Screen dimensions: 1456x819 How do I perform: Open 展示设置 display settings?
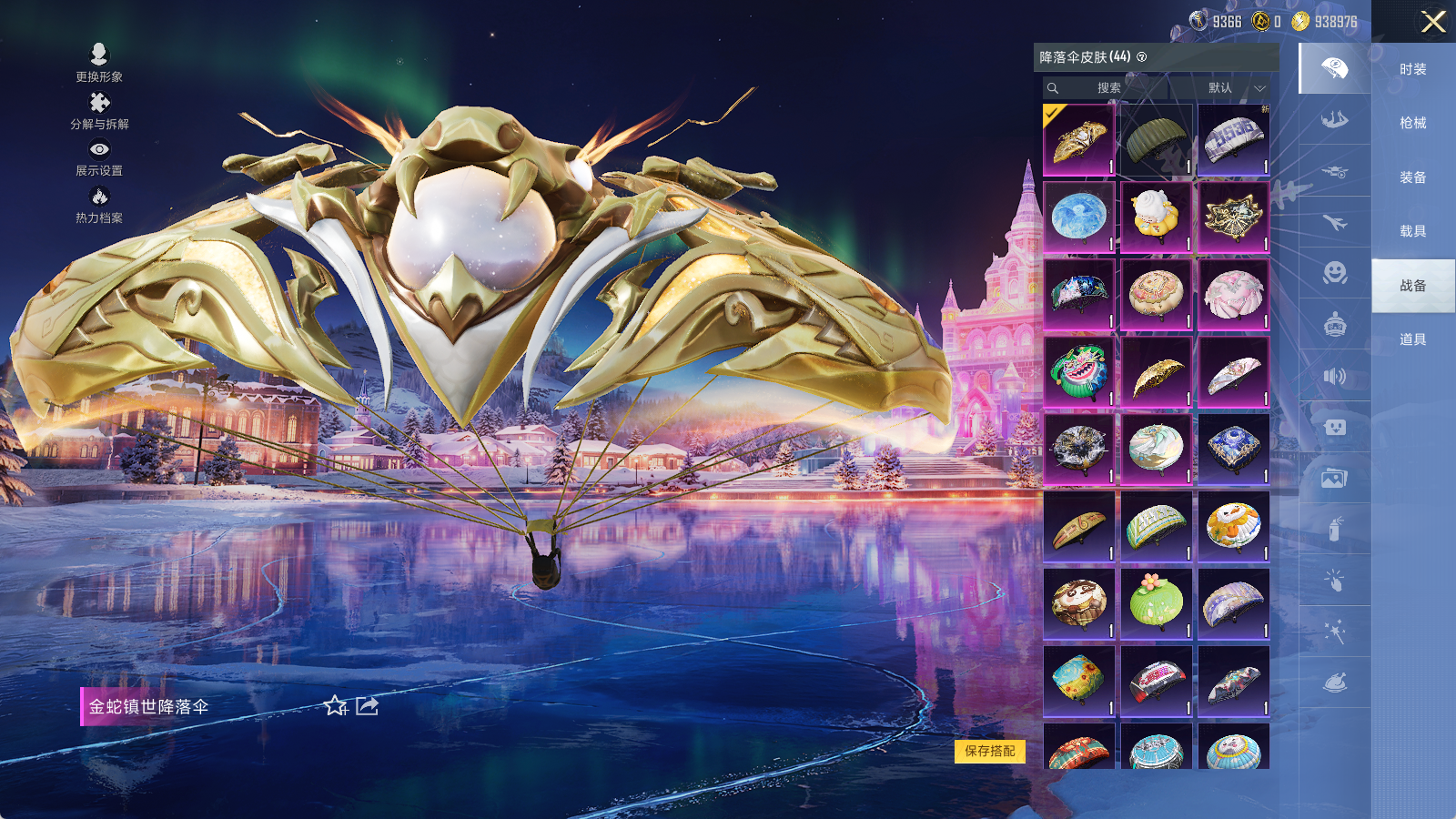pyautogui.click(x=99, y=157)
